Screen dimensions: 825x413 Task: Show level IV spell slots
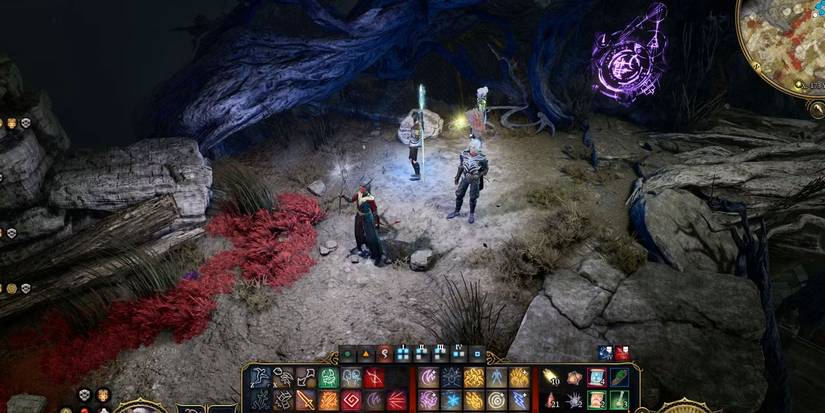pyautogui.click(x=459, y=352)
